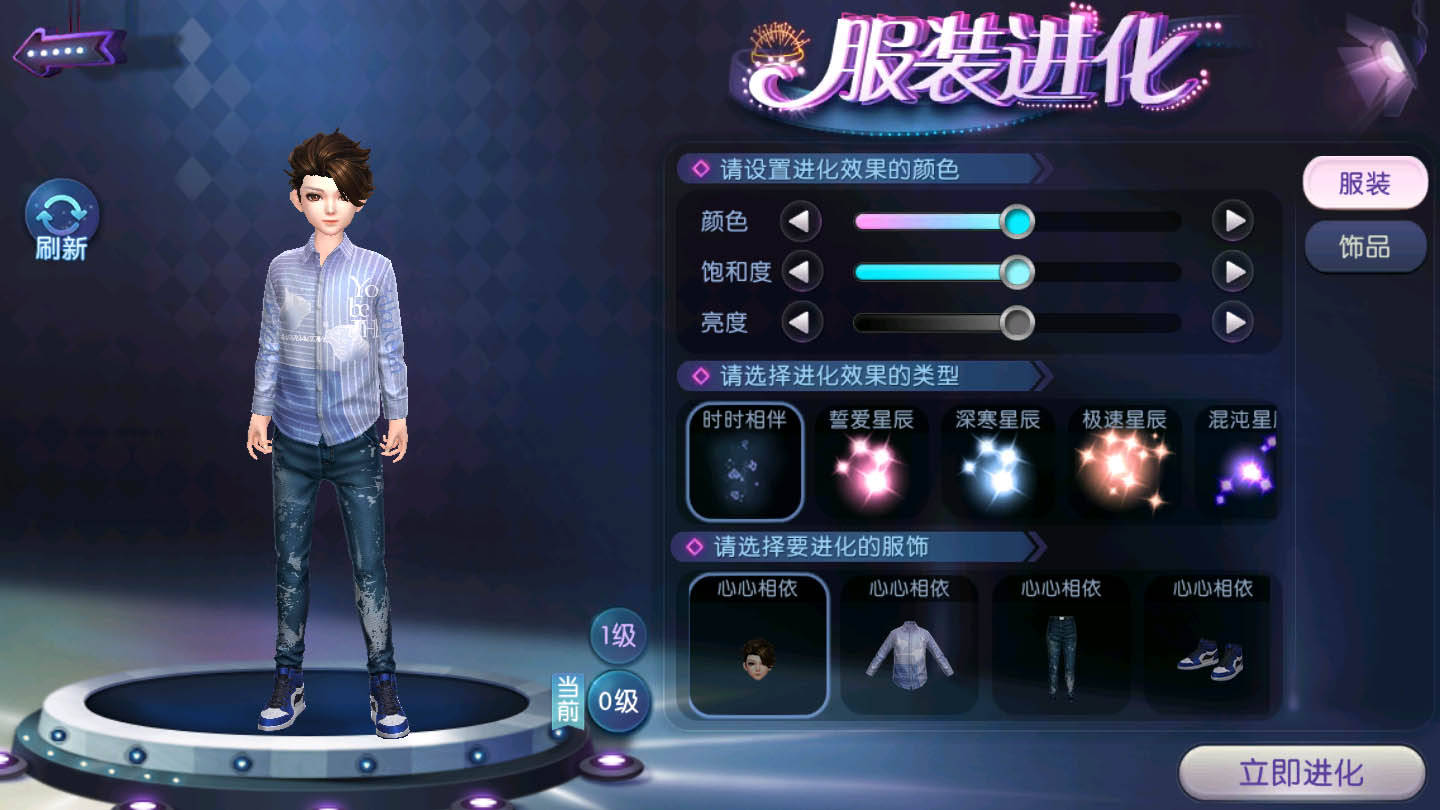Decrease 饱和度 saturation with left arrow

(x=800, y=271)
